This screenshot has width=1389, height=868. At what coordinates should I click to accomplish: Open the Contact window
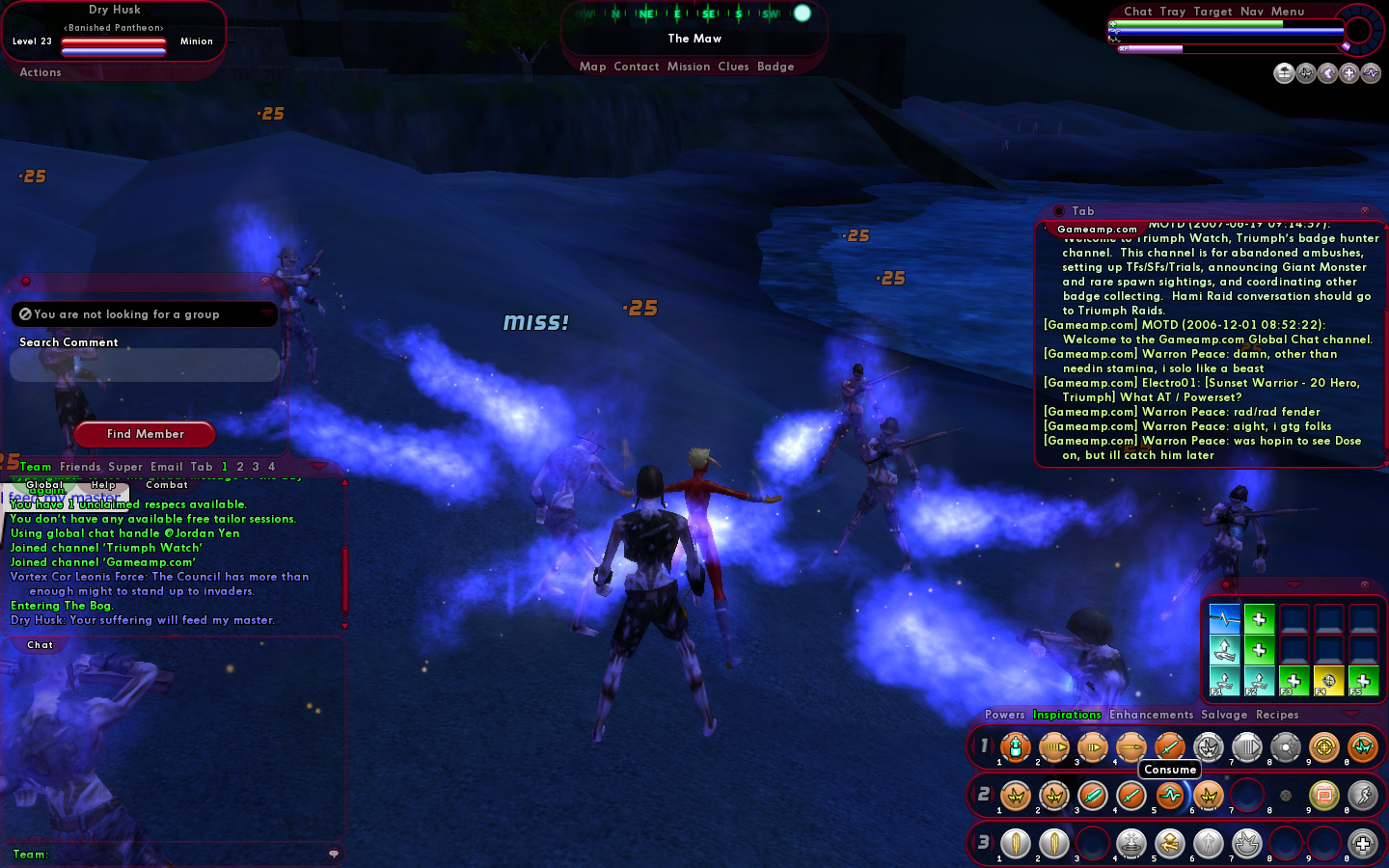click(636, 67)
